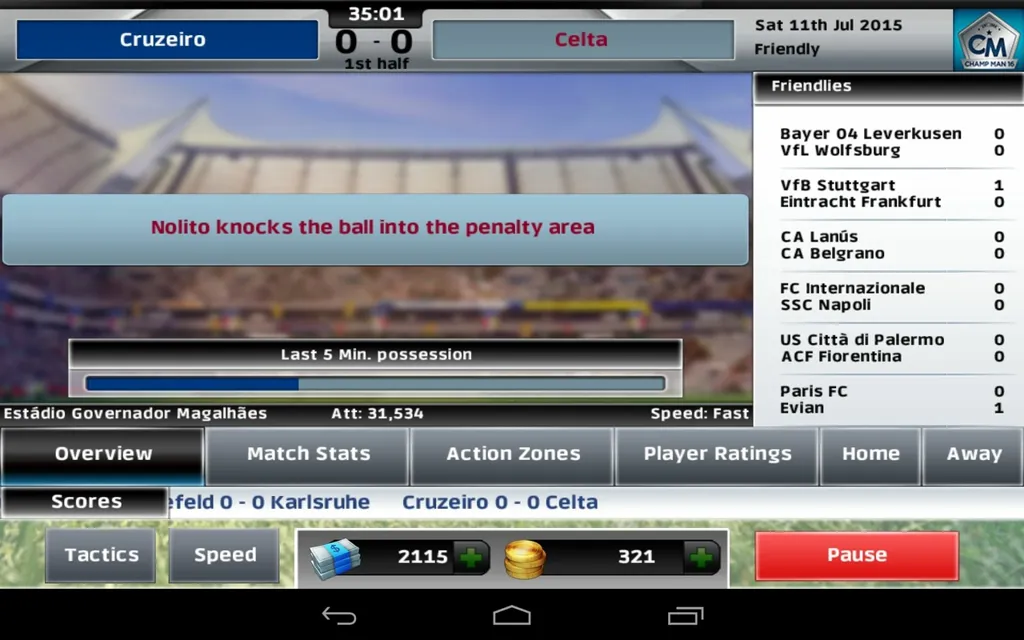Add more gold coins with green plus
1024x640 pixels.
click(x=702, y=557)
